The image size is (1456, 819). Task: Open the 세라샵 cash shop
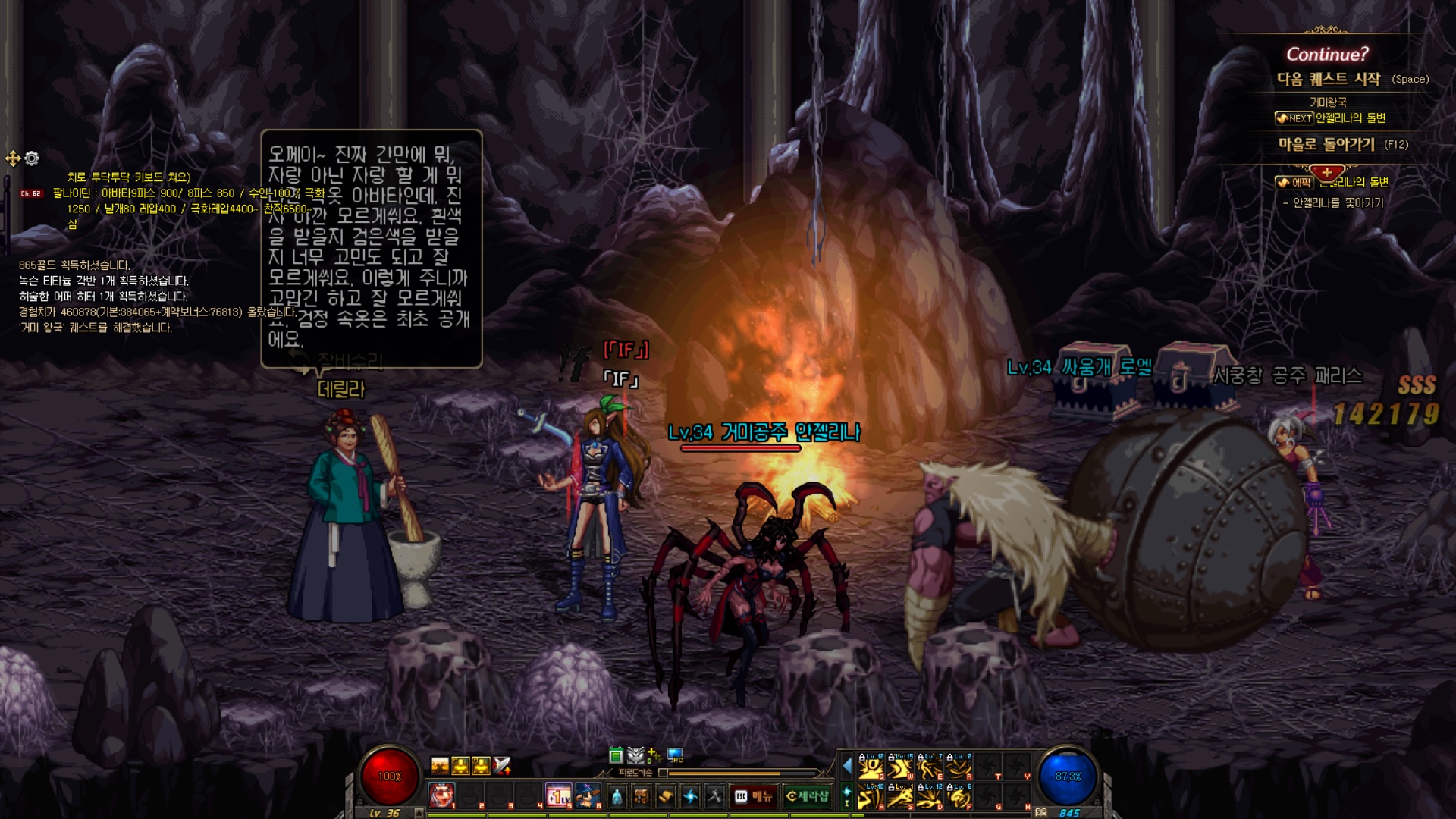pos(808,796)
